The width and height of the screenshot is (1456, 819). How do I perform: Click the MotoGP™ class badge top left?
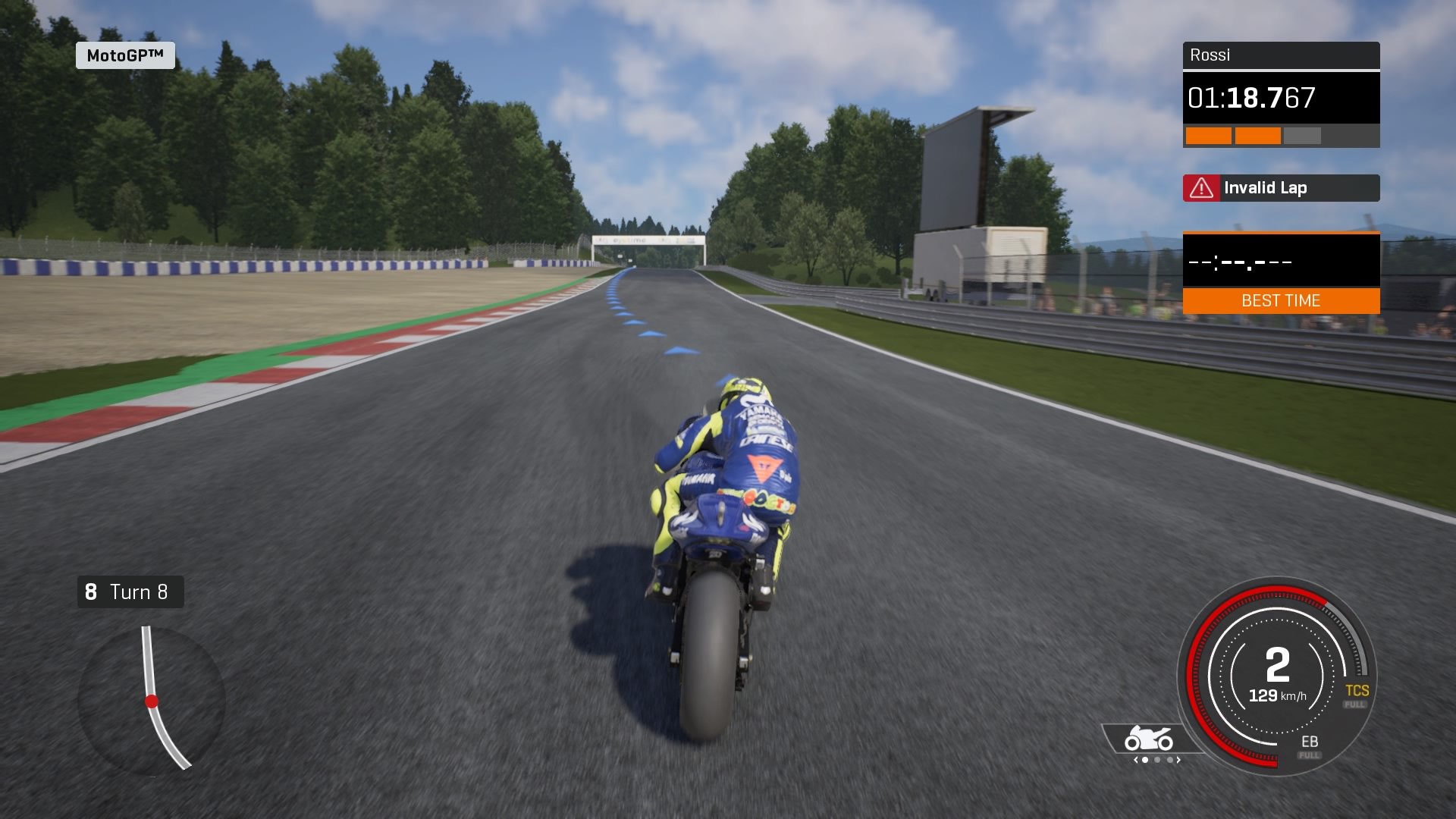click(x=126, y=55)
